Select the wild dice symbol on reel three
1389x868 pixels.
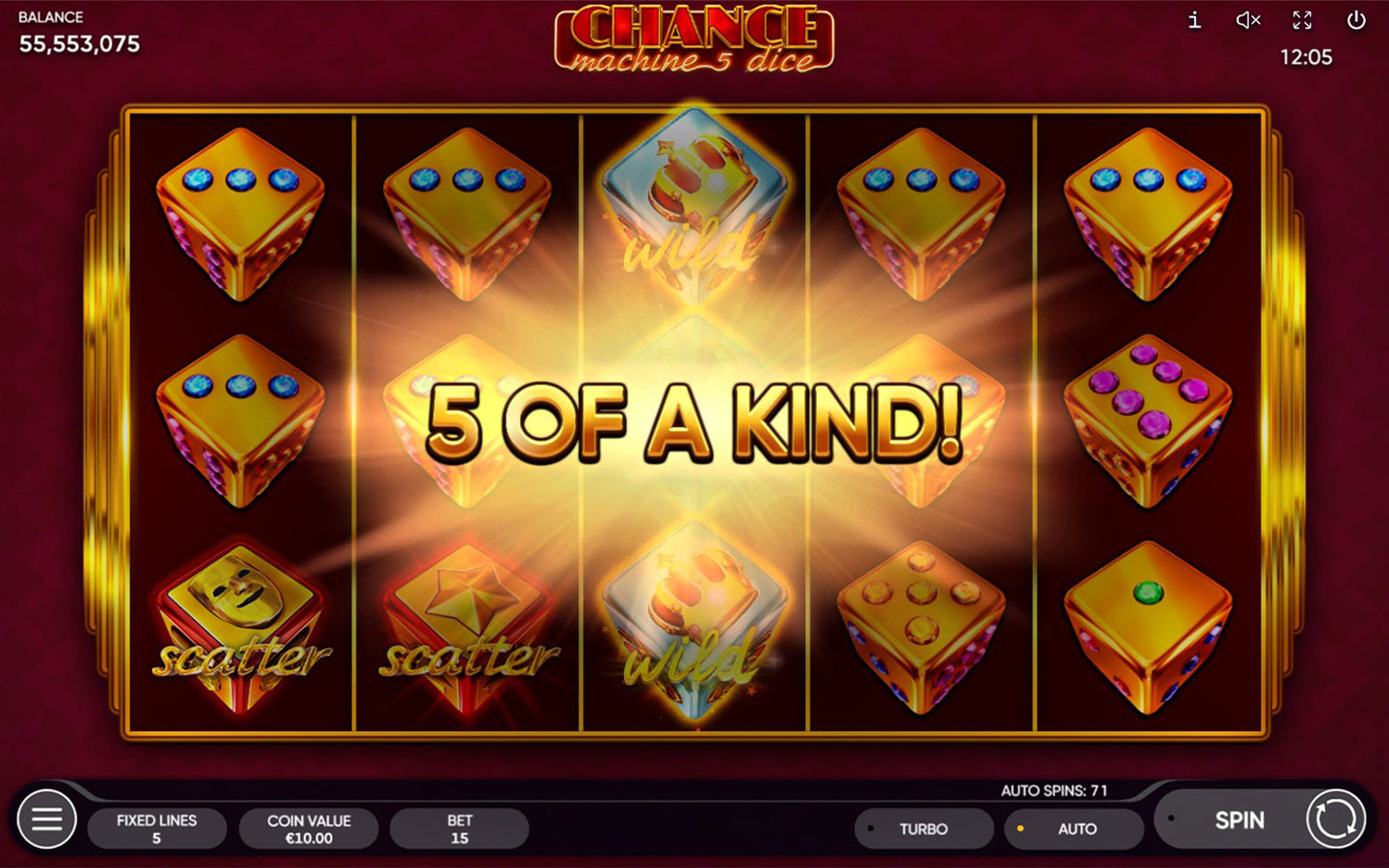693,207
